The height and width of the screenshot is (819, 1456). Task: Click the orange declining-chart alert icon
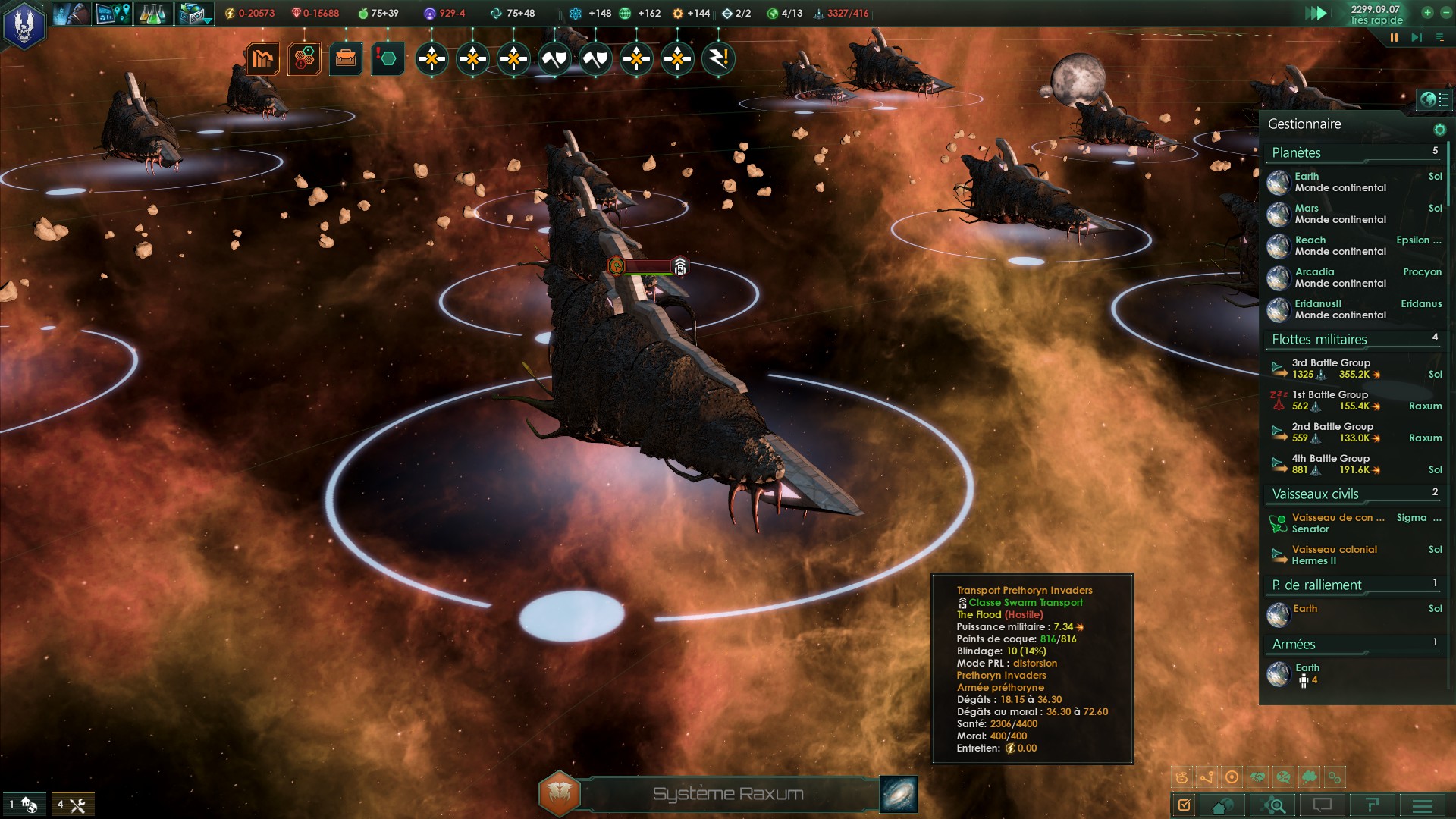(x=262, y=58)
